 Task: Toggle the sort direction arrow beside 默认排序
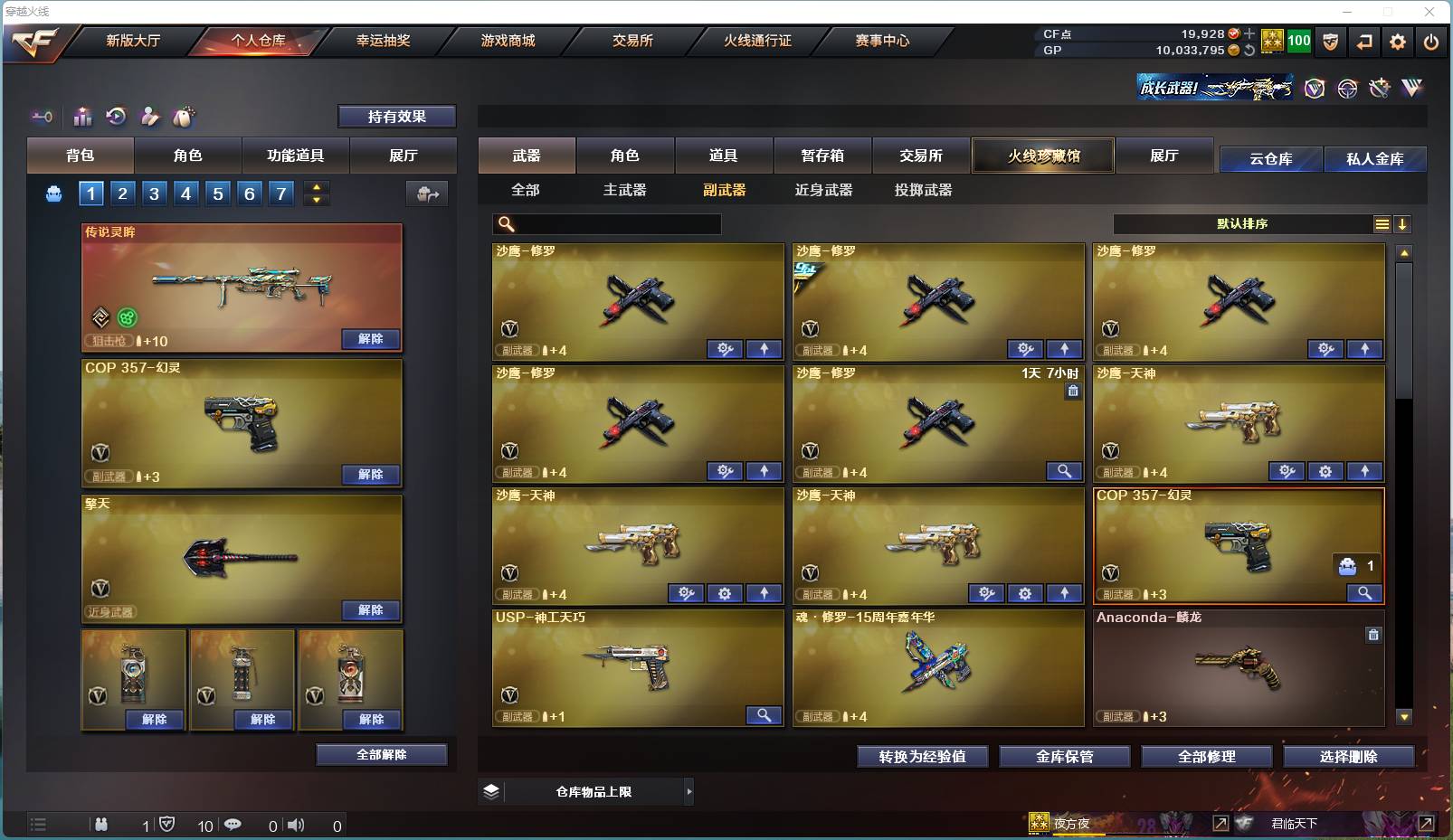(x=1401, y=224)
